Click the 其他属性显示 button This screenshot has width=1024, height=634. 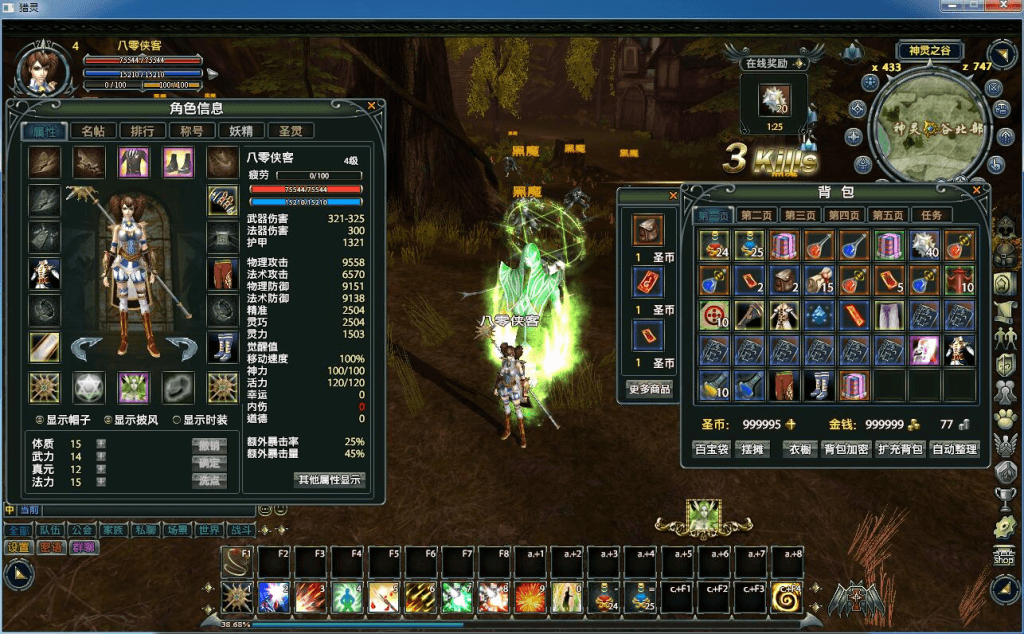330,480
